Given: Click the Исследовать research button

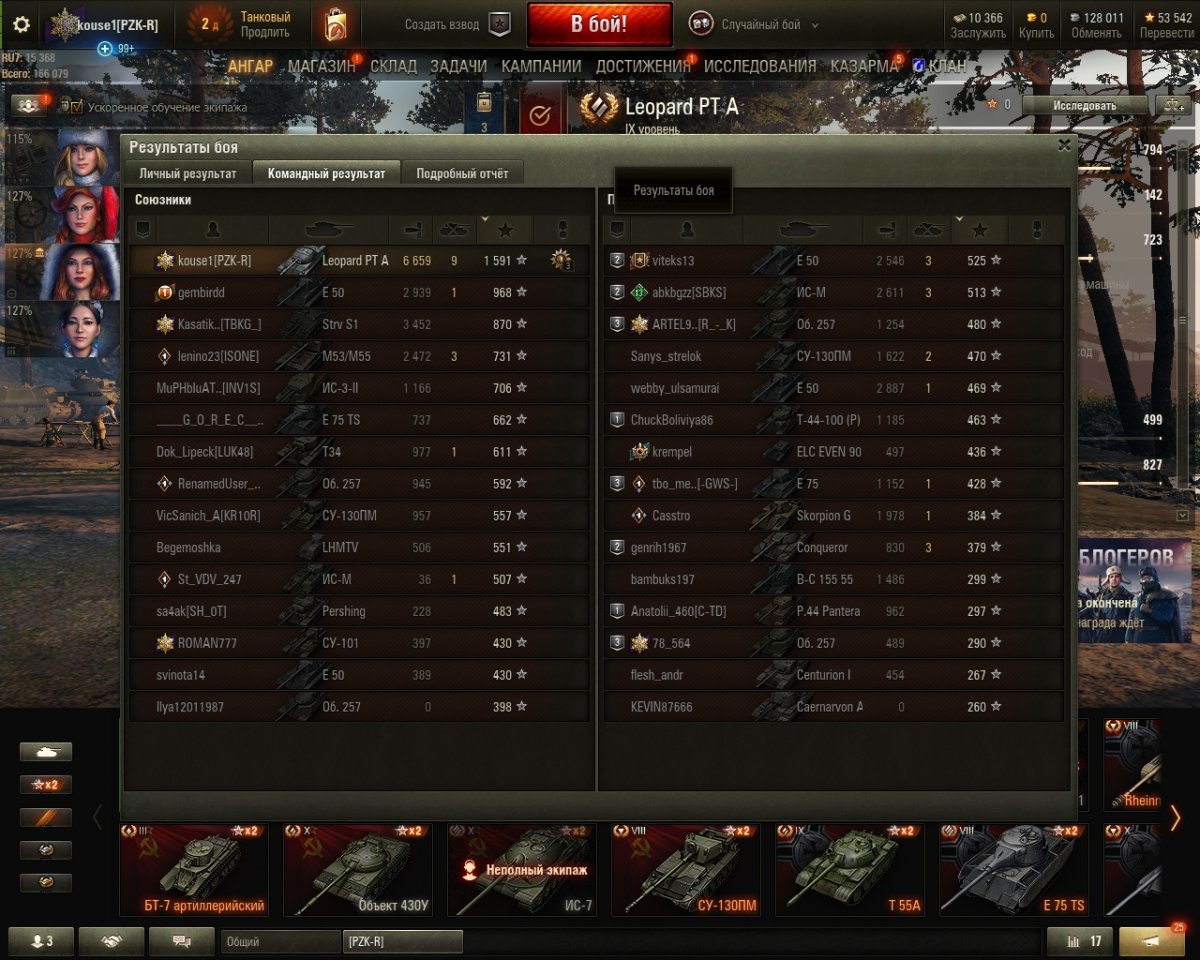Looking at the screenshot, I should tap(1084, 105).
